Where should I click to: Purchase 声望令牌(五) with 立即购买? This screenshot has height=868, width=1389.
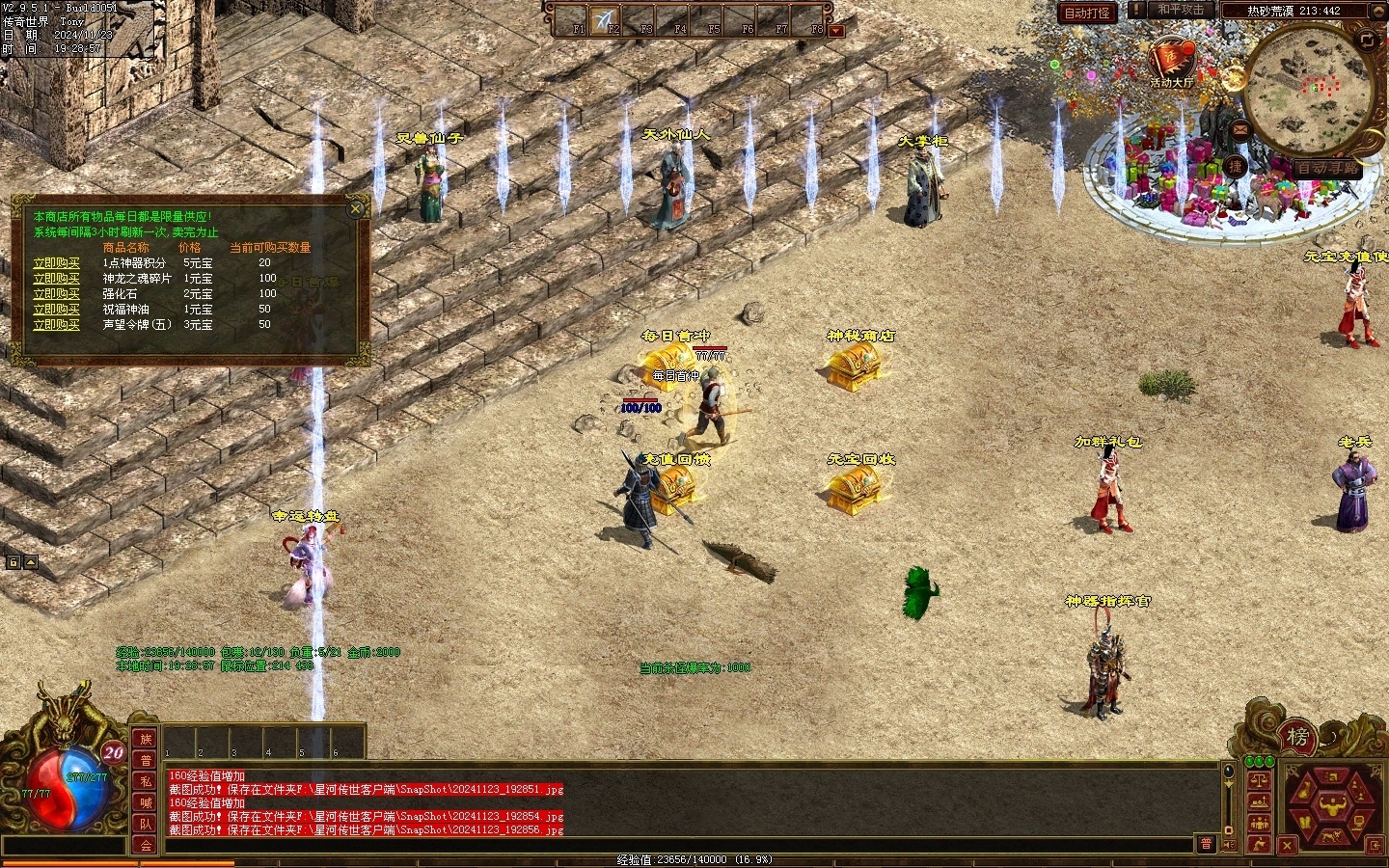56,325
